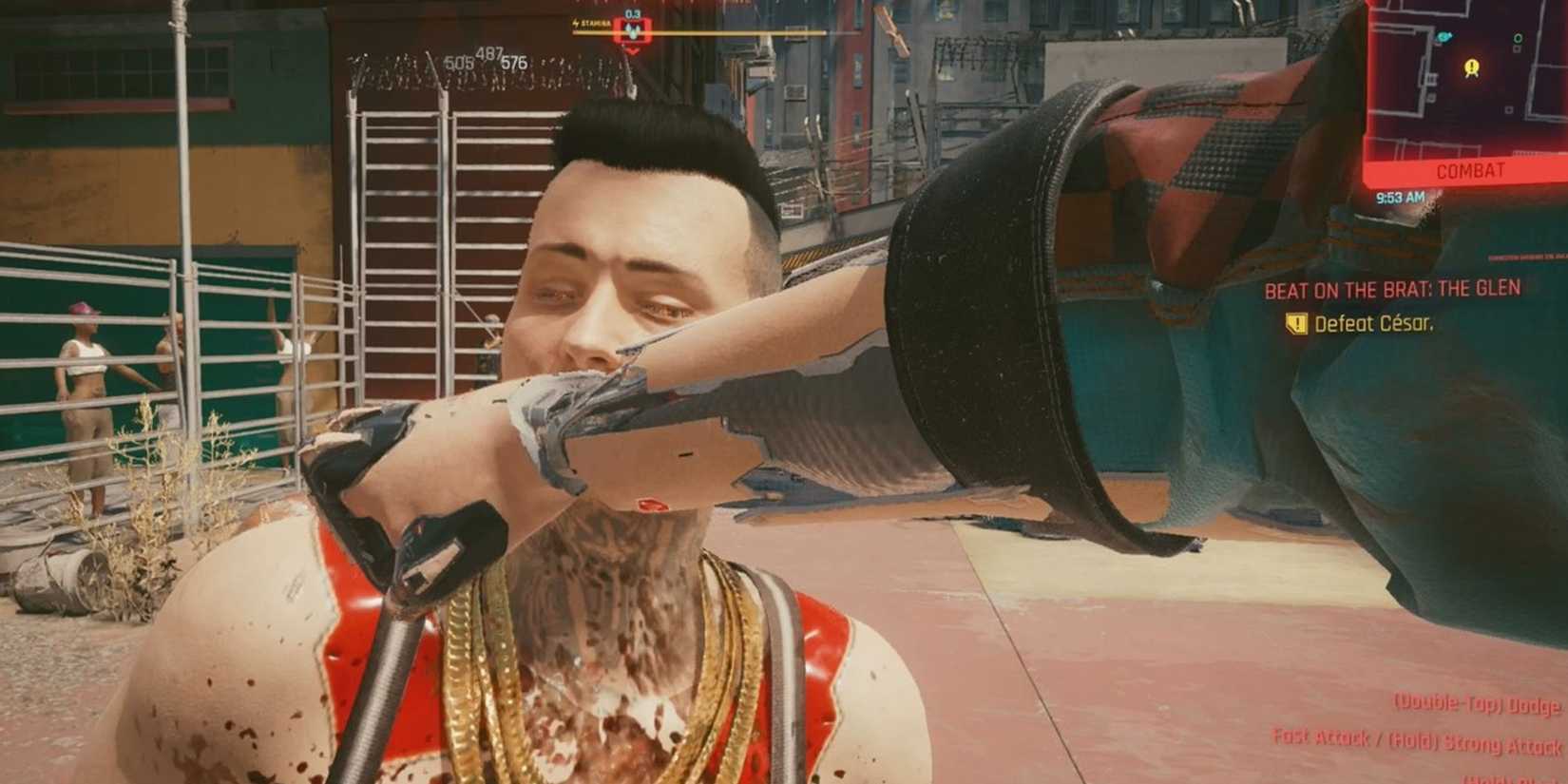
Task: Select the cyan player arrow on the minimap
Action: pos(1445,36)
